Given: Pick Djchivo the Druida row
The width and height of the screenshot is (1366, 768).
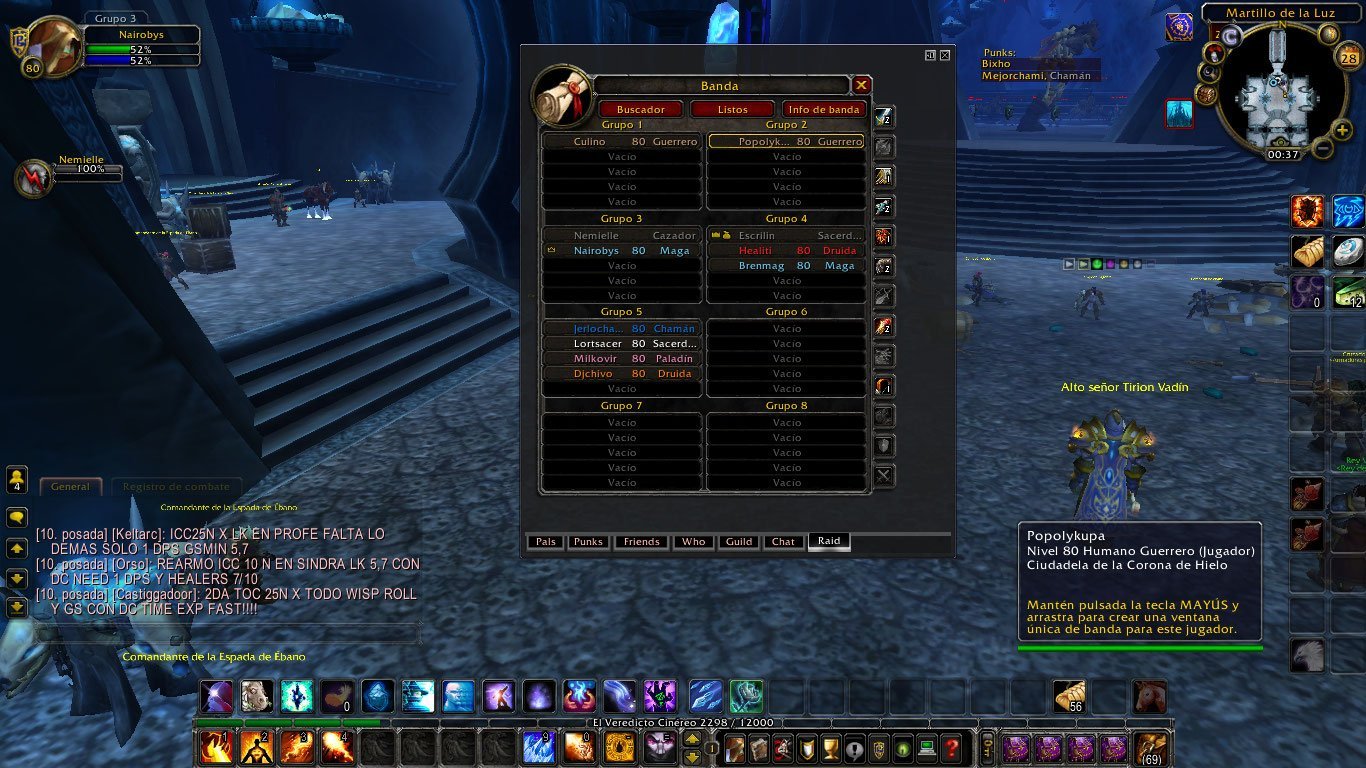Looking at the screenshot, I should [621, 374].
